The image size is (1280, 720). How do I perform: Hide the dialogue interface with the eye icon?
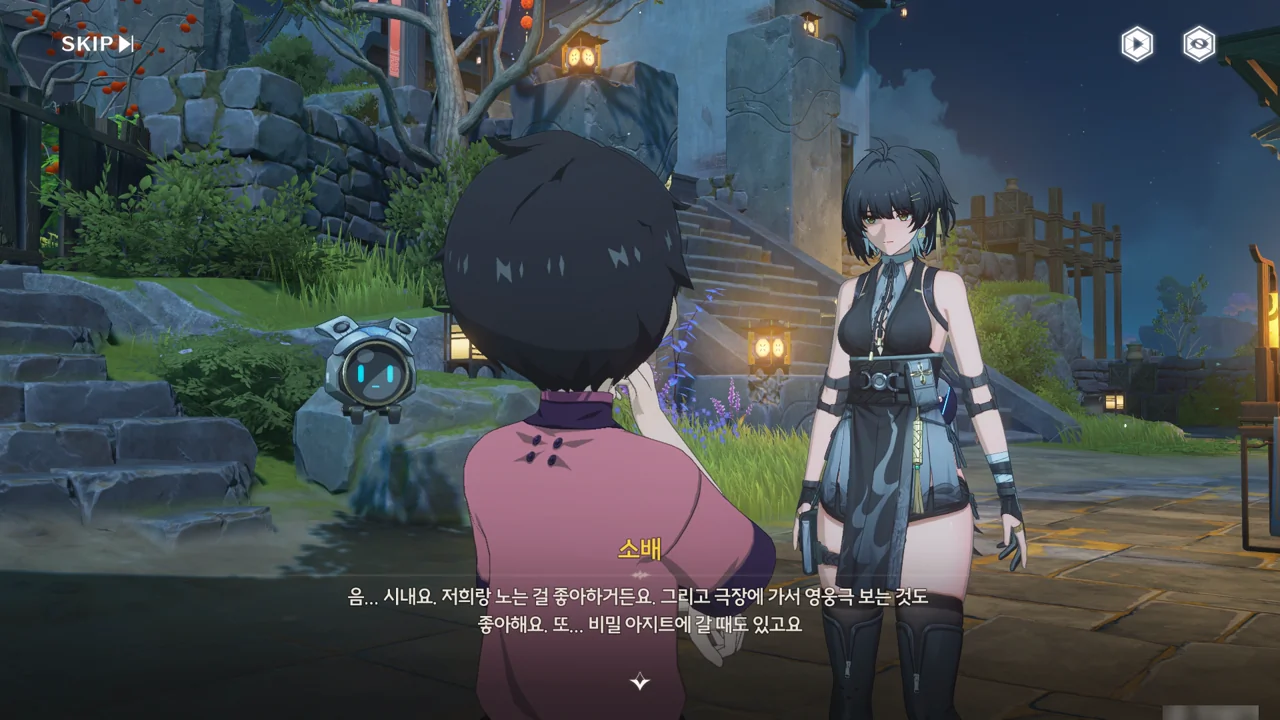pyautogui.click(x=1198, y=44)
